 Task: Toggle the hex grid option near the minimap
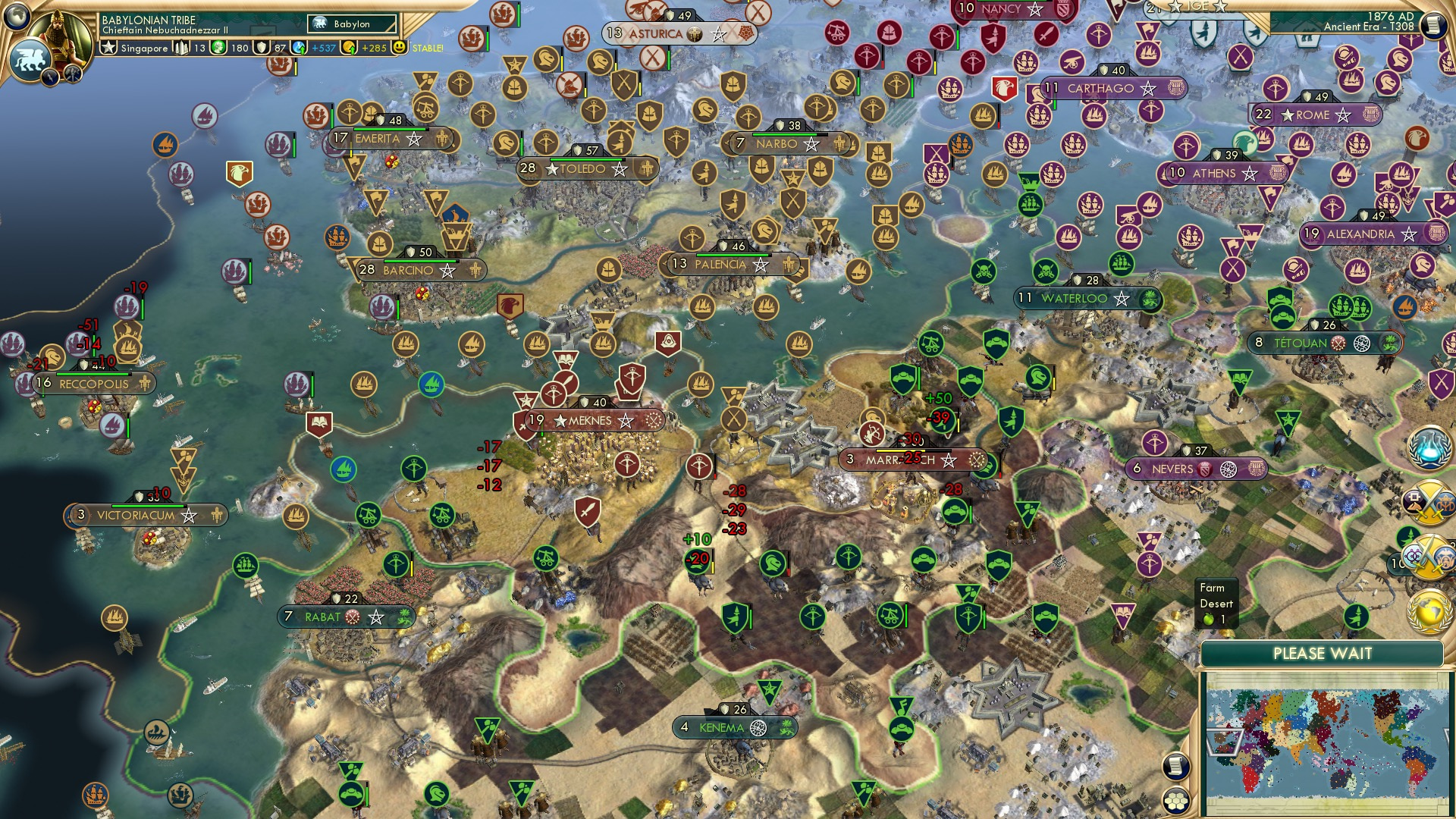click(1176, 800)
